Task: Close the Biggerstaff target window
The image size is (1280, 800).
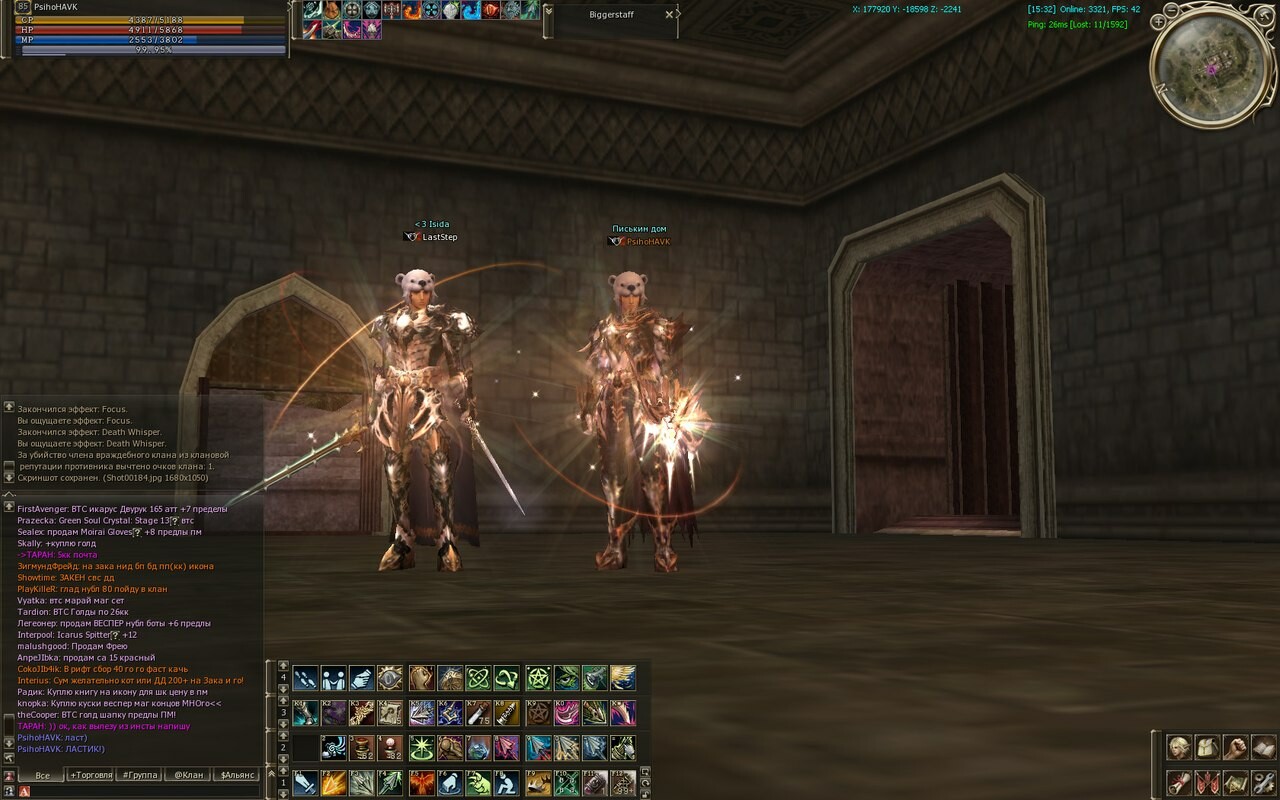Action: tap(669, 15)
